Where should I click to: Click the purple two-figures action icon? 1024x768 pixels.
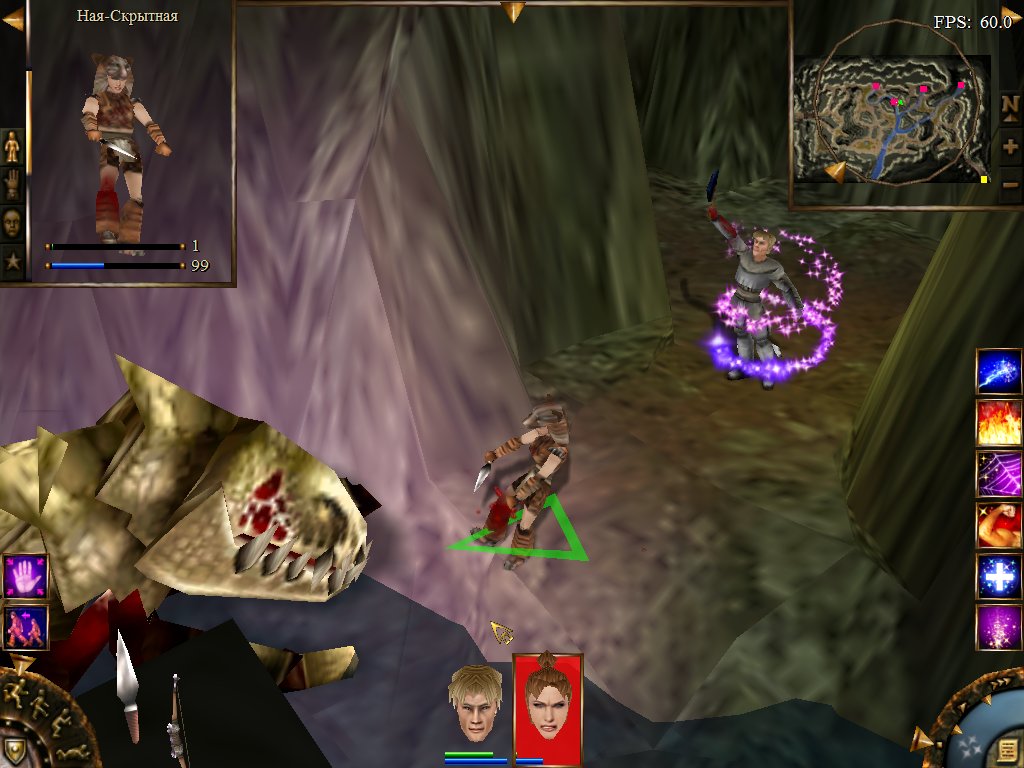(25, 627)
